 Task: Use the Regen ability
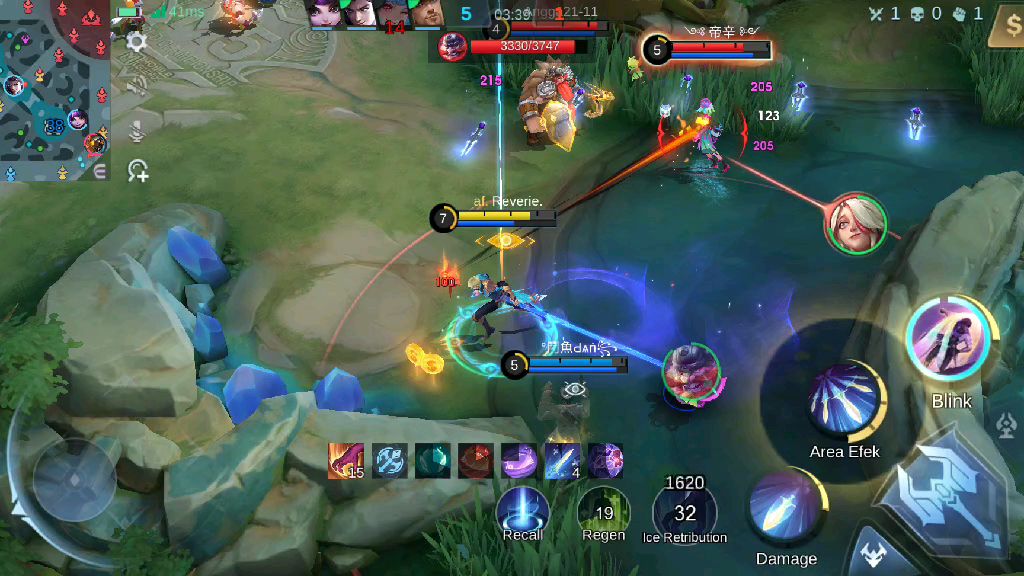click(x=603, y=510)
